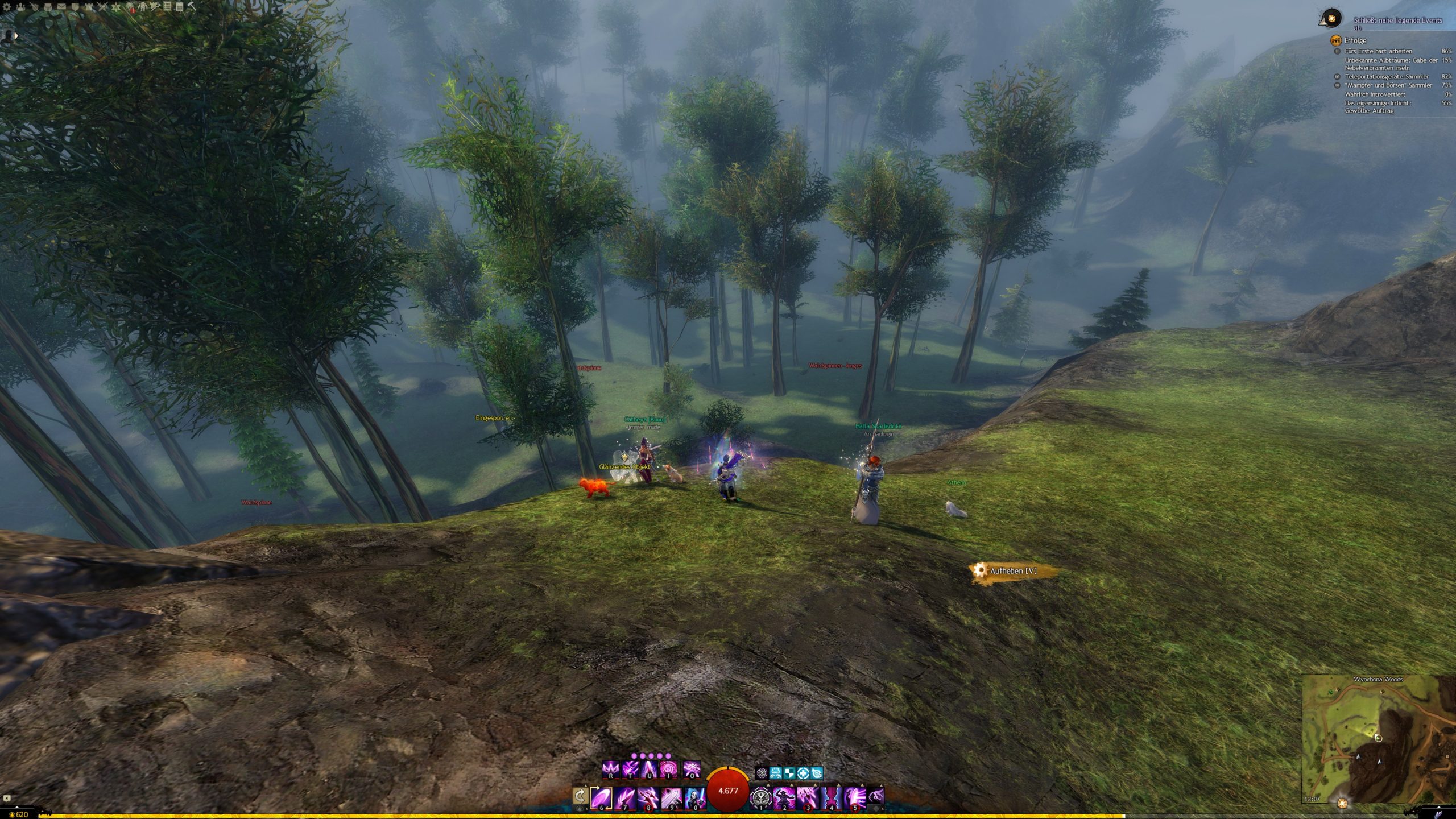The image size is (1456, 819).
Task: Activate the two-faces skill slot 4
Action: (831, 797)
